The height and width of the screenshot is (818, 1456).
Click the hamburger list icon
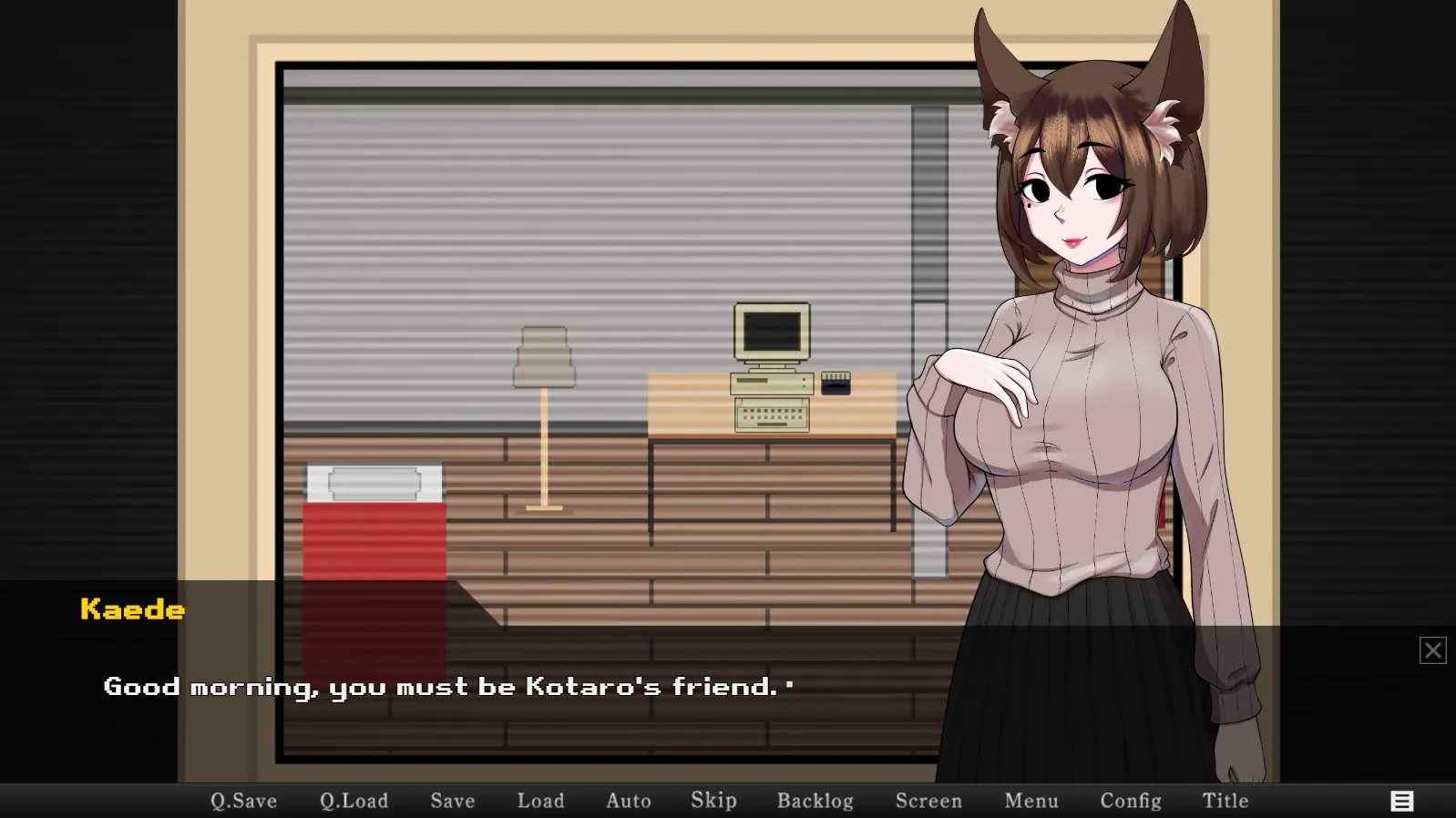pyautogui.click(x=1401, y=801)
